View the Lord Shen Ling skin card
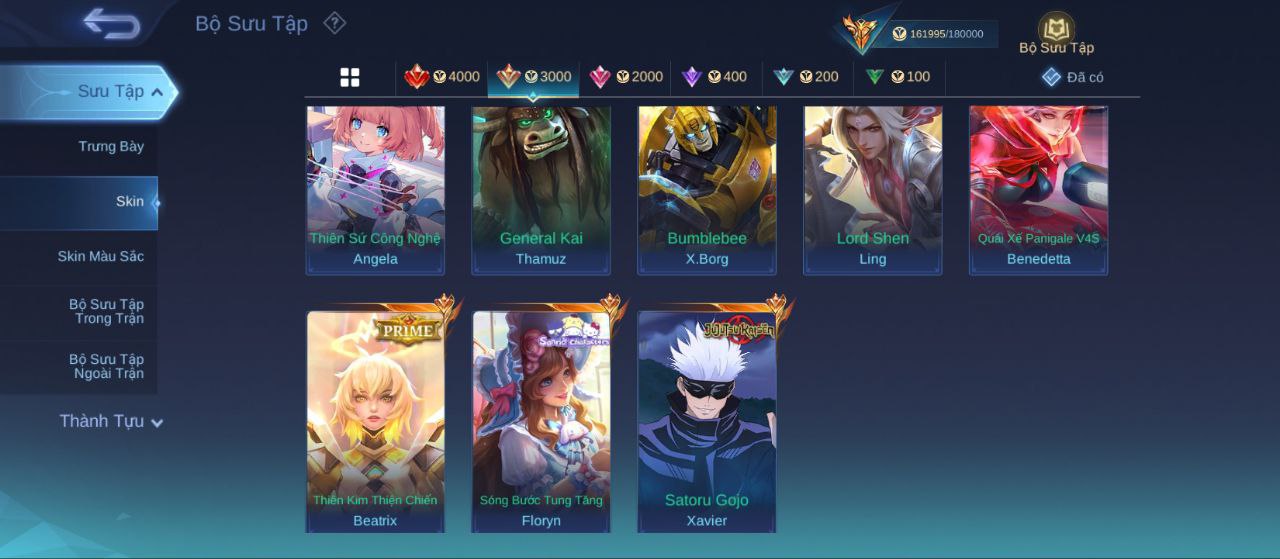 pos(873,188)
